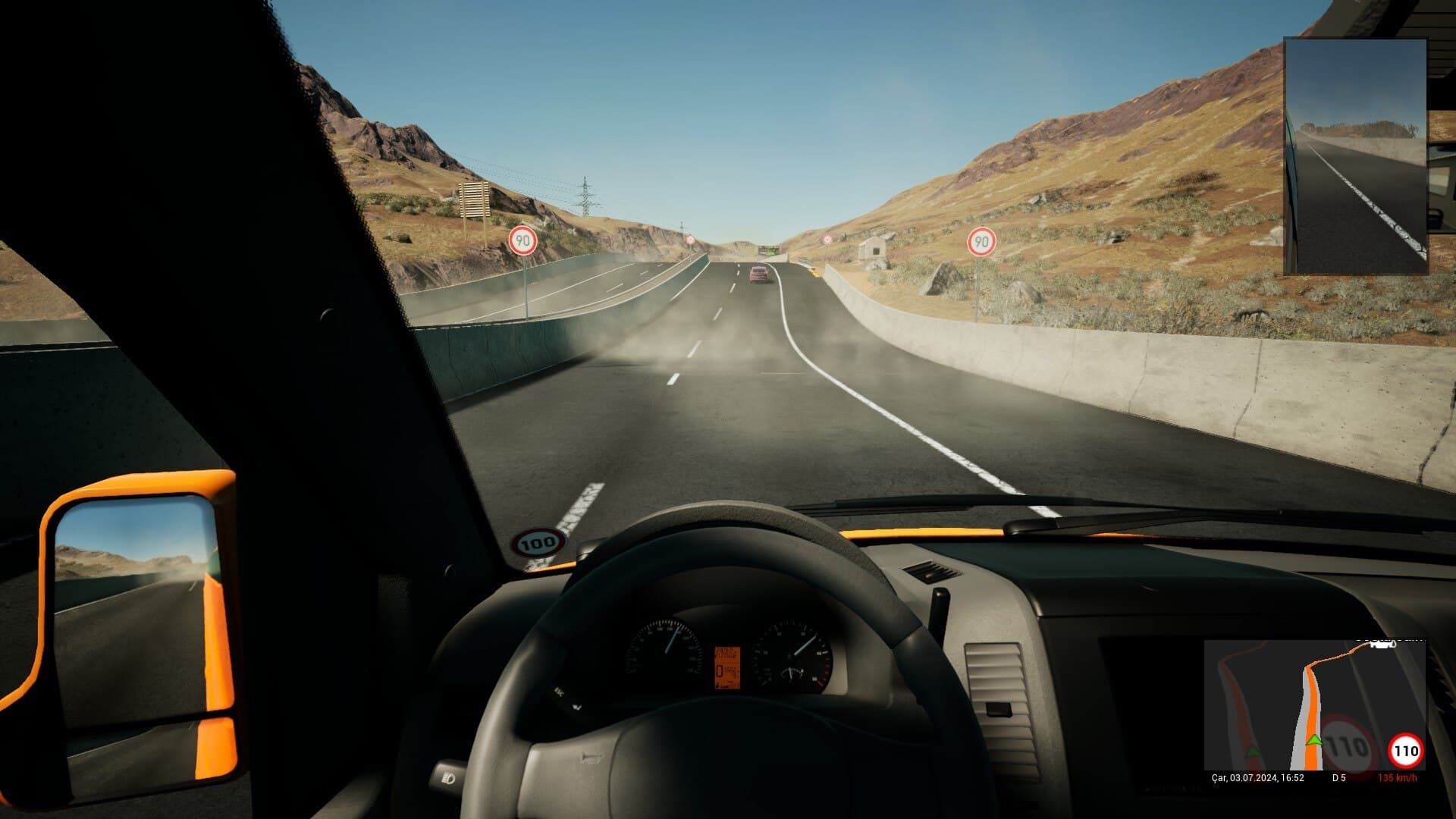Click the red 110 speed limit badge

click(x=1405, y=750)
